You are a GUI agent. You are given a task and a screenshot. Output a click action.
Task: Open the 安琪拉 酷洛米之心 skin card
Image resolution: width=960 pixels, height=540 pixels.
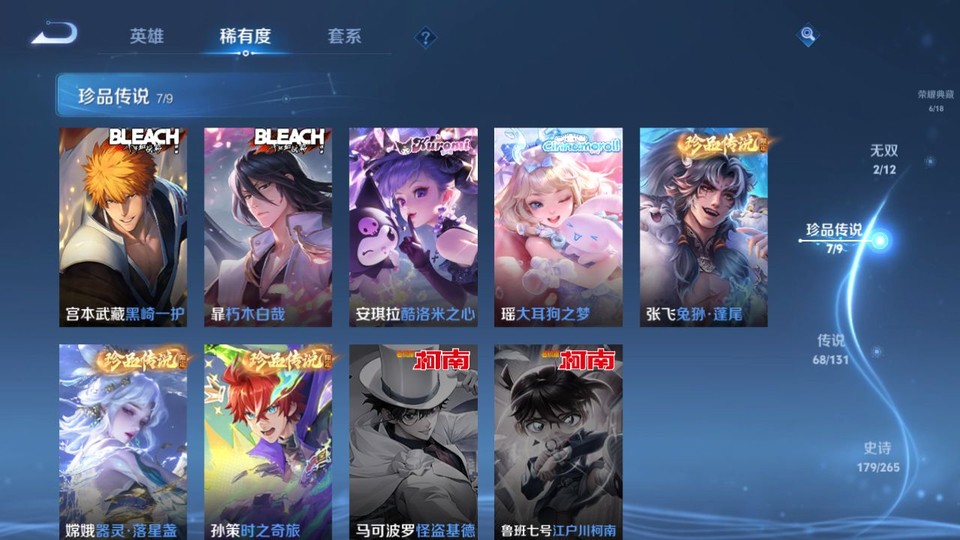click(413, 227)
